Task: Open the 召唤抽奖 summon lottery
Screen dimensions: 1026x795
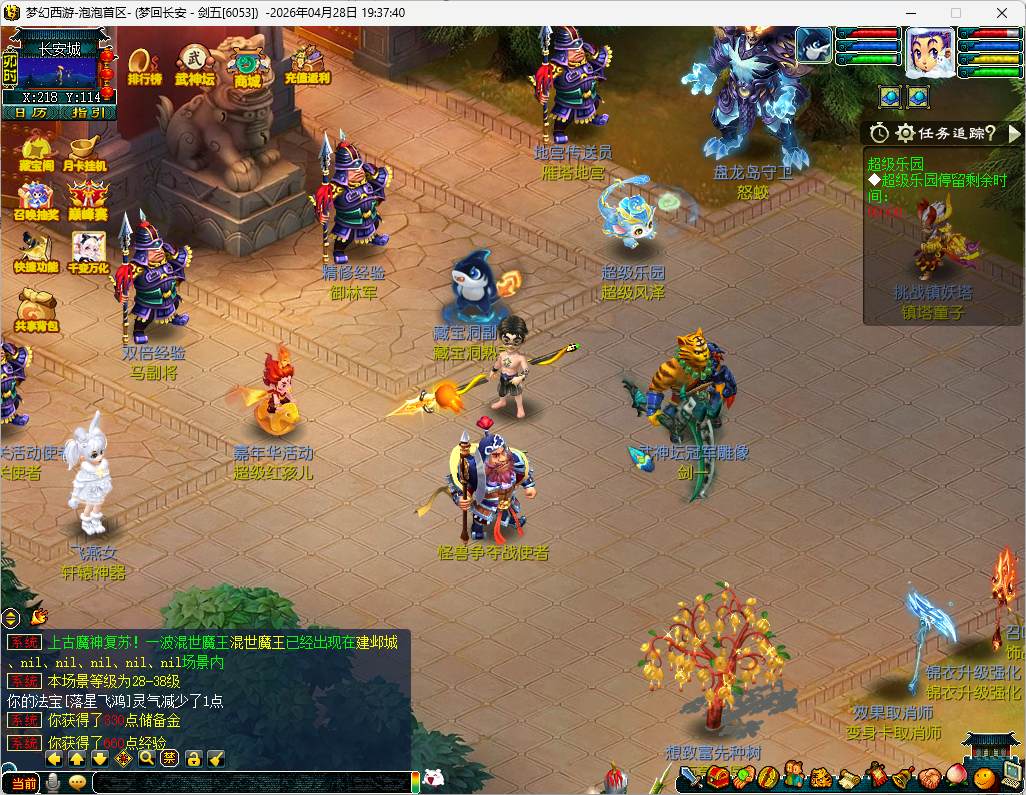Action: coord(36,199)
